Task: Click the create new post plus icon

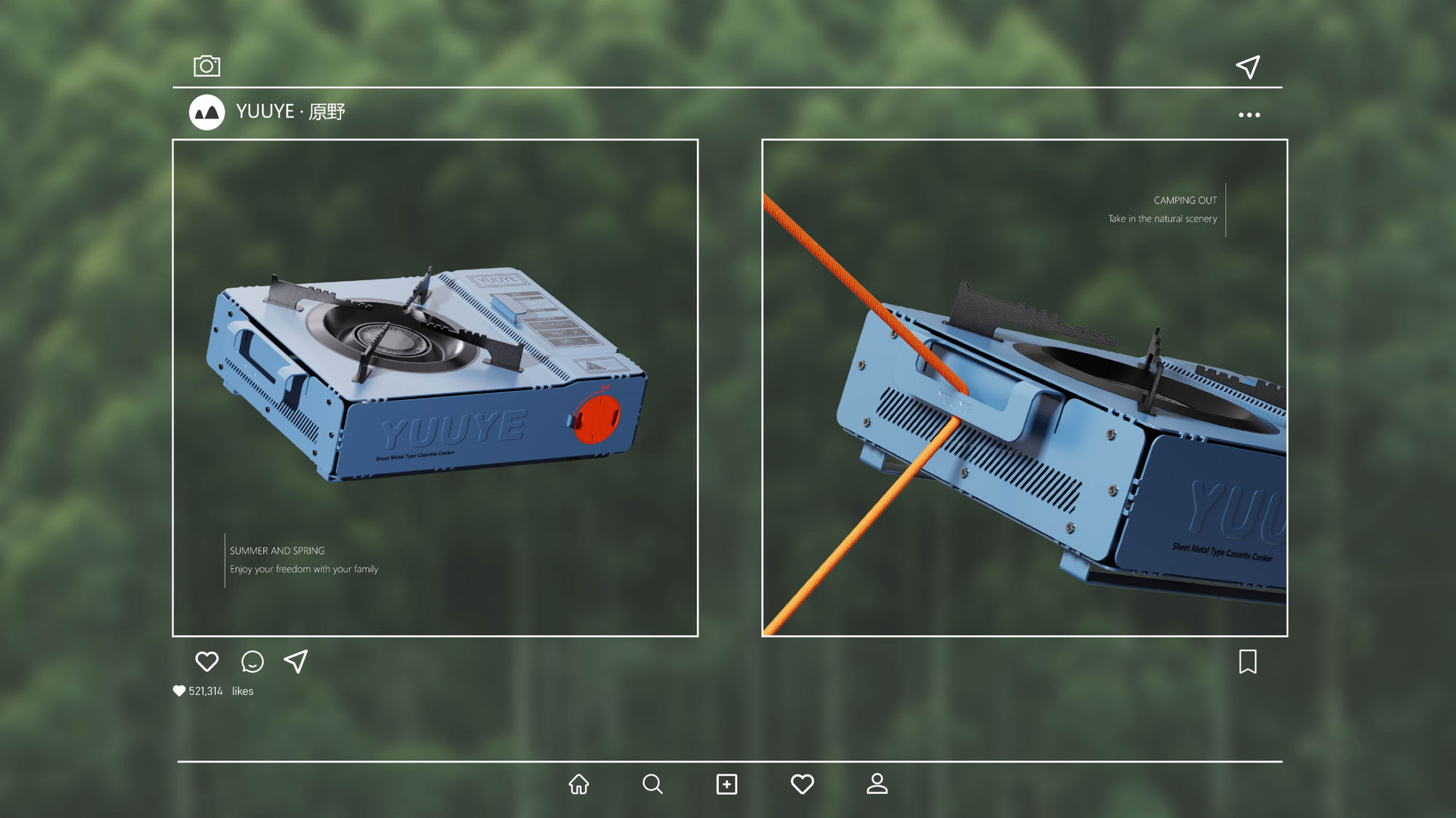Action: [x=727, y=784]
